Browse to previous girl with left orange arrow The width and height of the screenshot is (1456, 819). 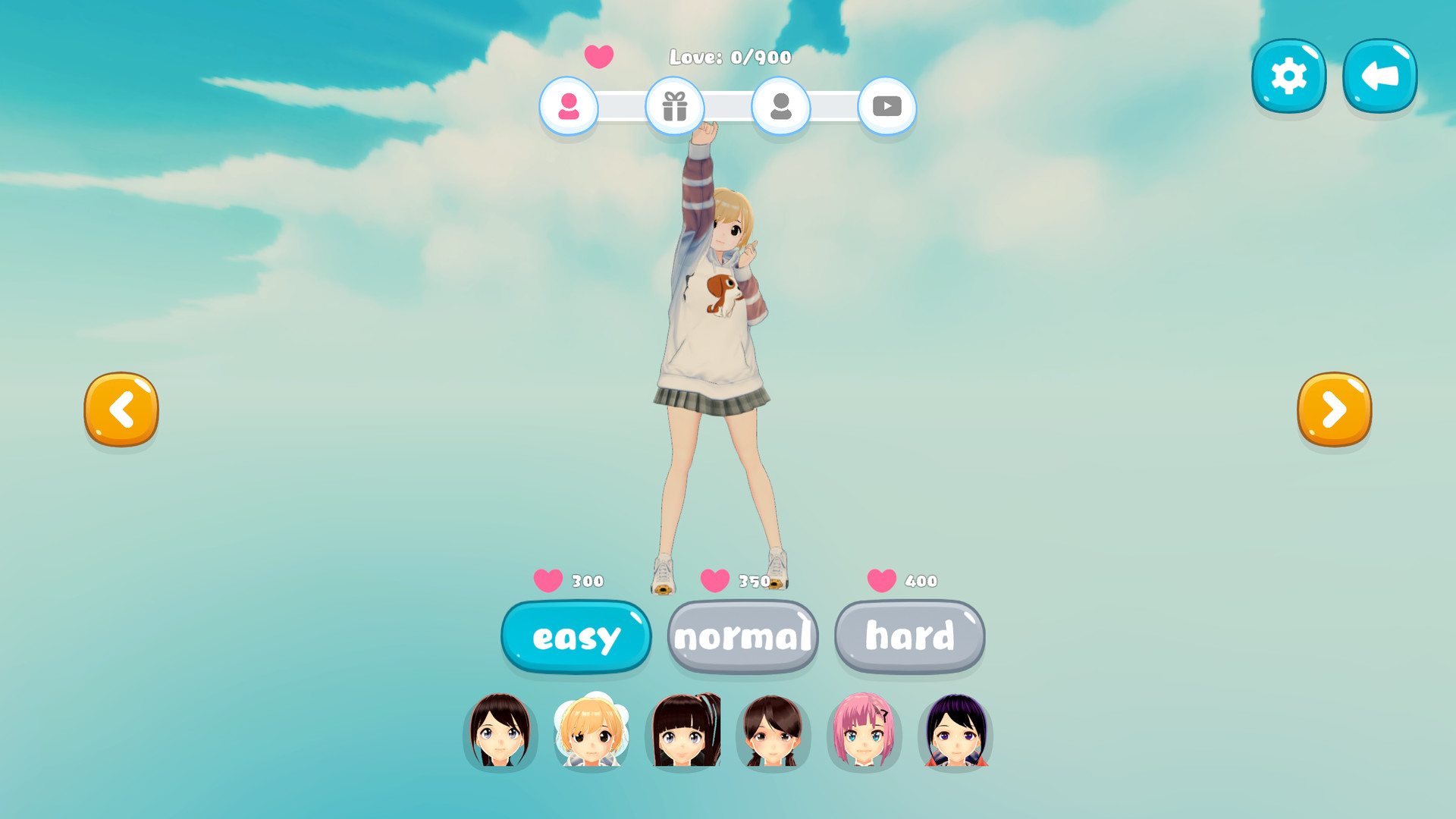click(121, 409)
